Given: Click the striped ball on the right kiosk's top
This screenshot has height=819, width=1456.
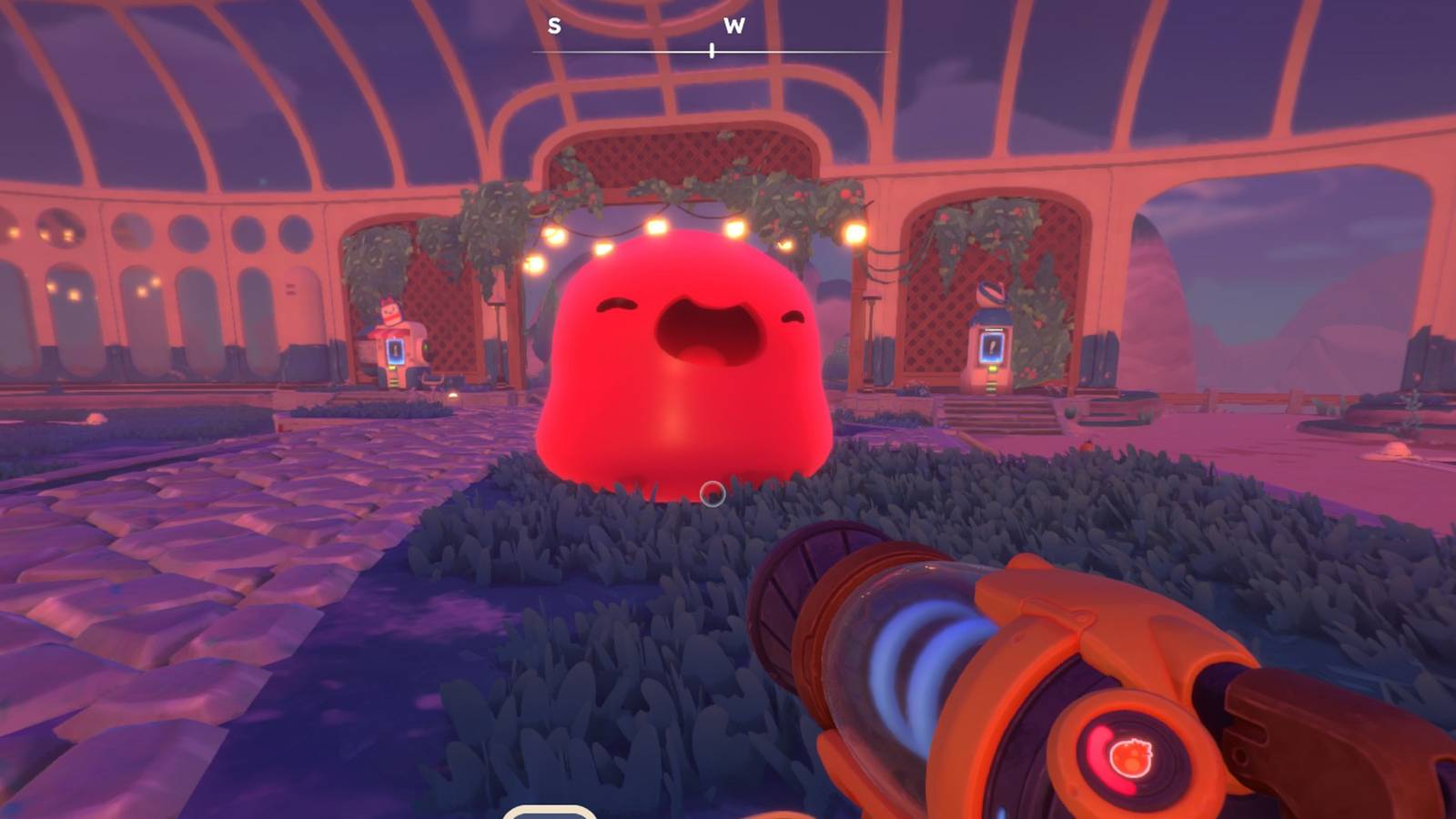Looking at the screenshot, I should coord(991,293).
